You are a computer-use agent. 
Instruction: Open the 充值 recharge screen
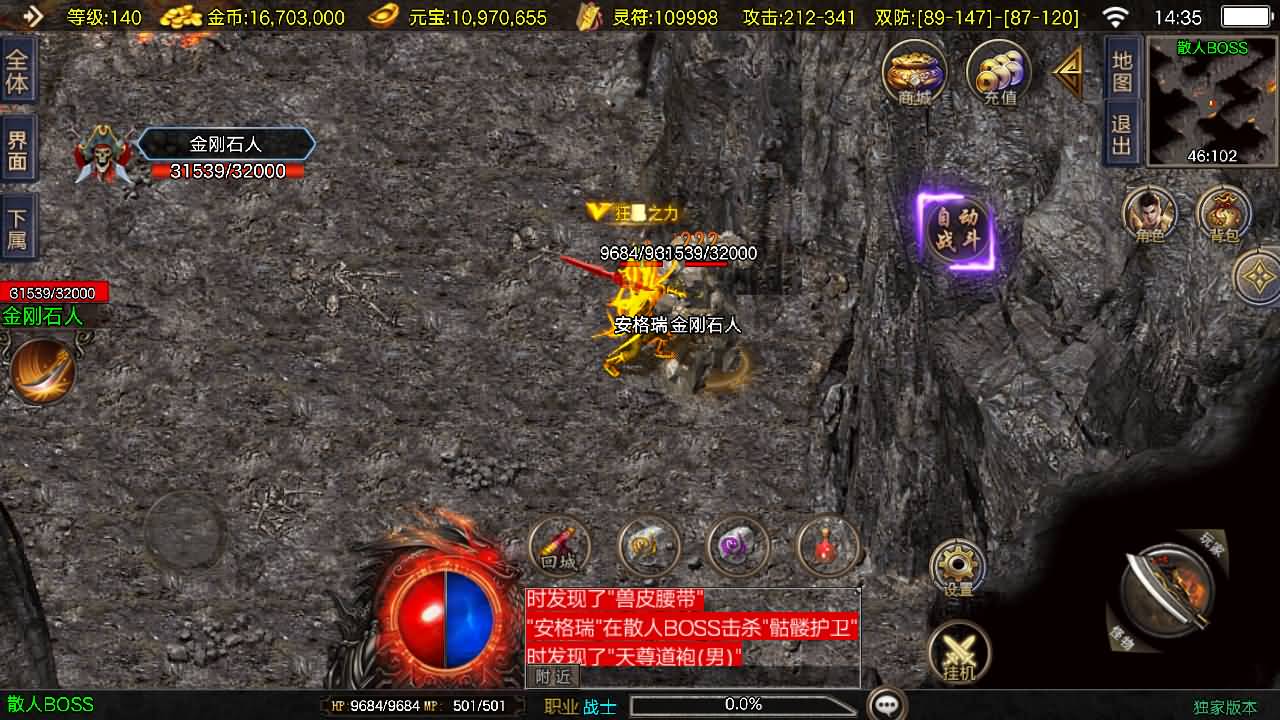(x=998, y=73)
